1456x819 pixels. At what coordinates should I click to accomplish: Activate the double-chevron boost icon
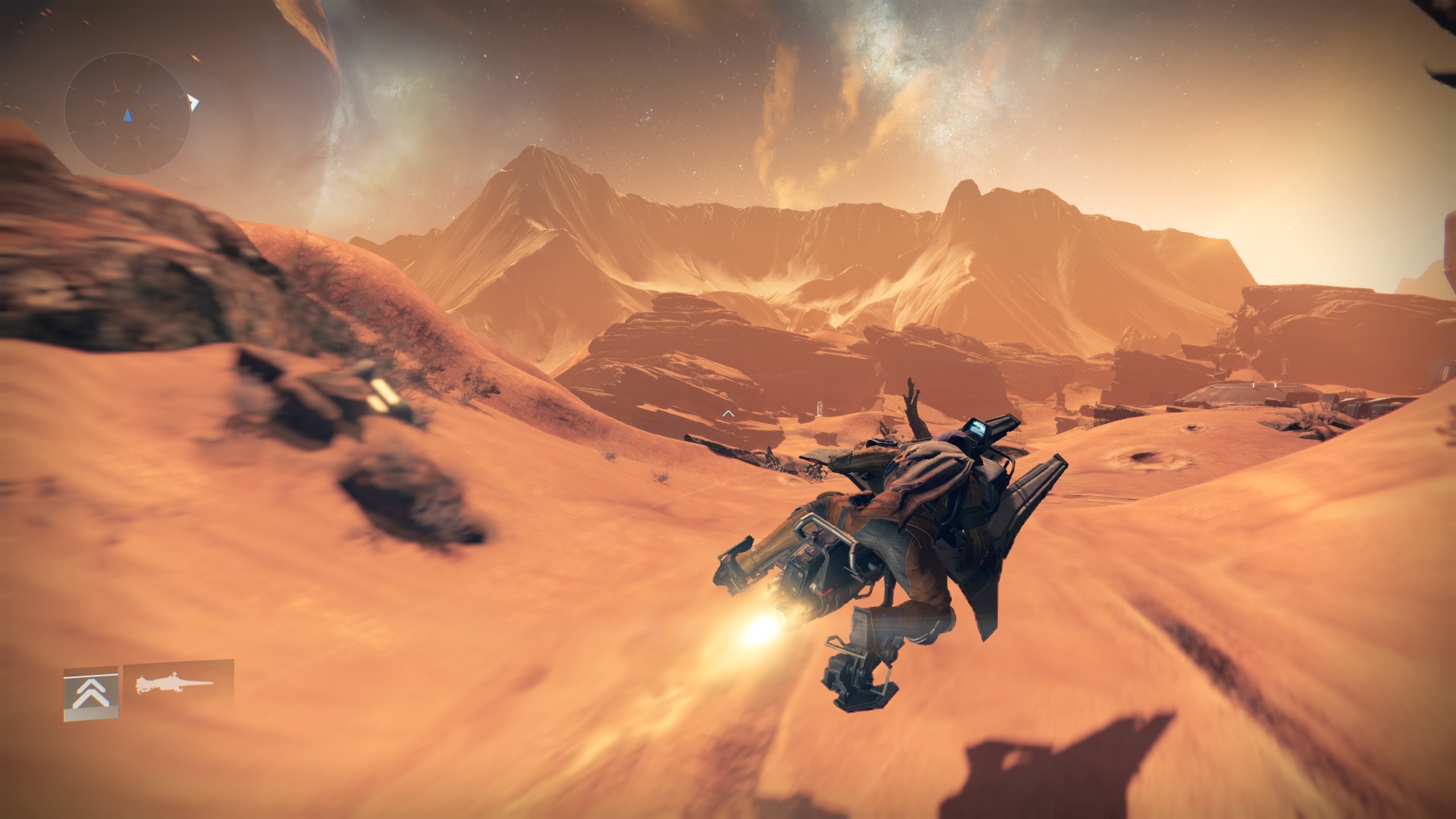click(91, 693)
